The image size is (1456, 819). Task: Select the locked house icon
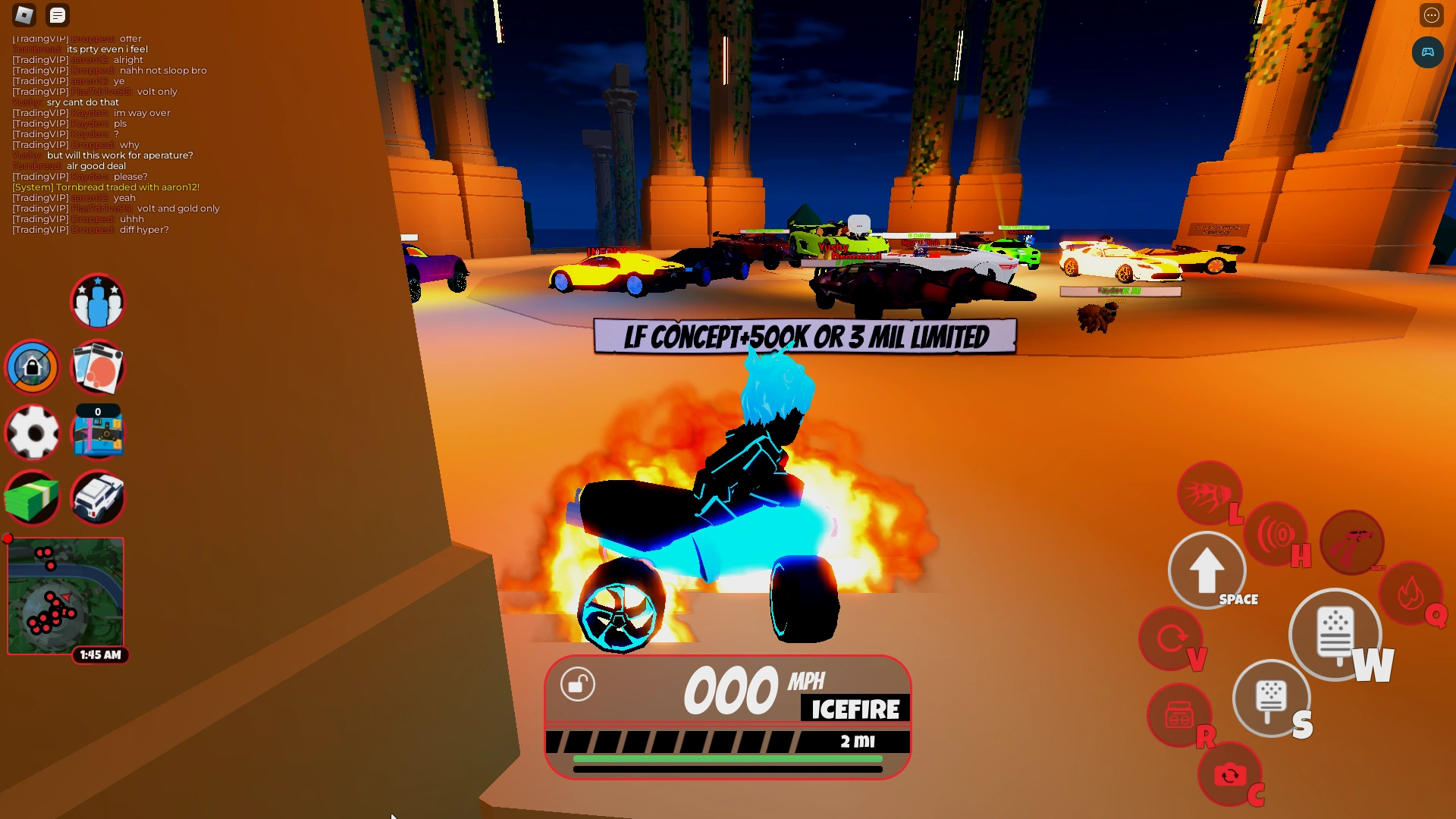(32, 367)
